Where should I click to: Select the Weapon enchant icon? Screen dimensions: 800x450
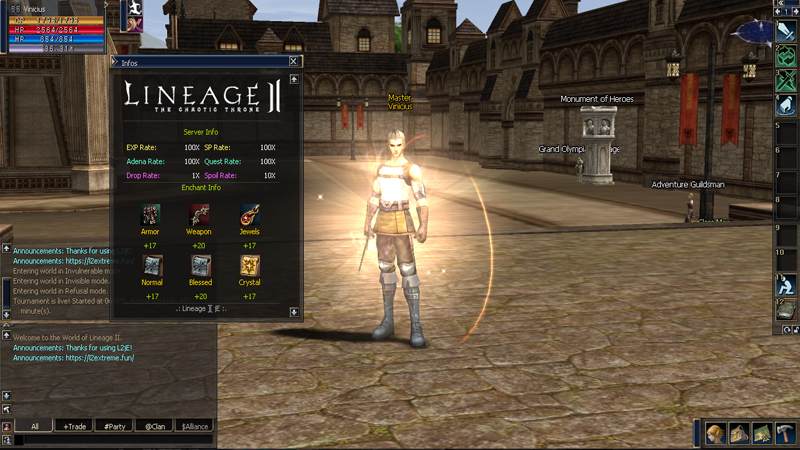click(x=199, y=214)
